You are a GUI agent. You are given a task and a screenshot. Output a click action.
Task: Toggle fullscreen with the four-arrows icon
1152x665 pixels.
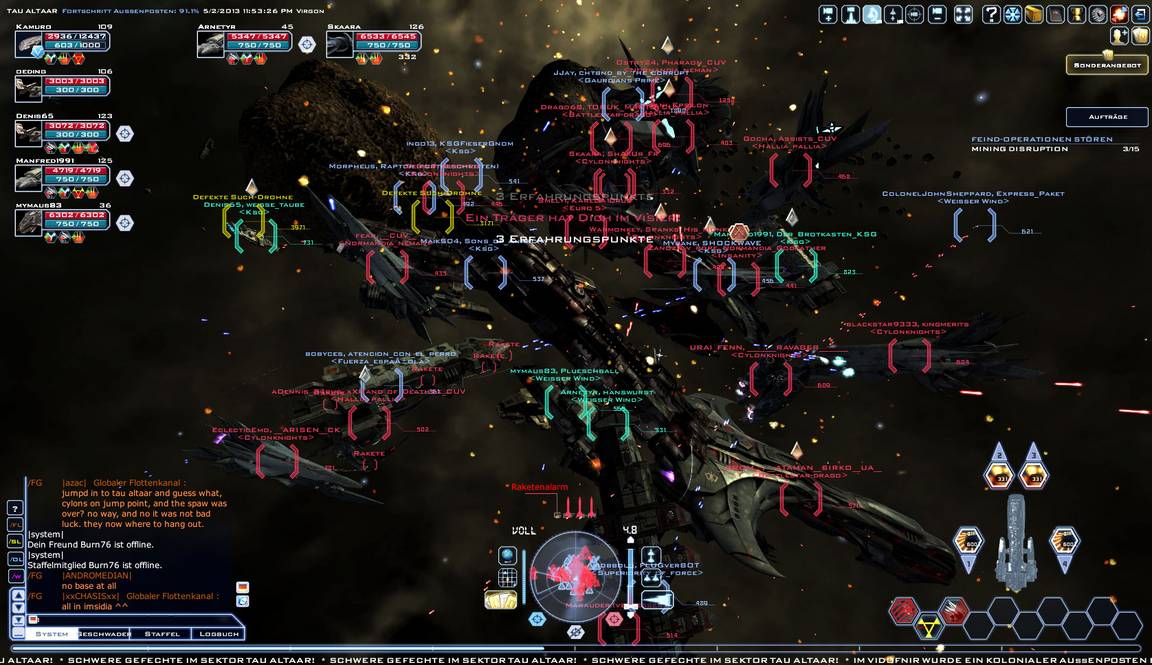[x=963, y=14]
